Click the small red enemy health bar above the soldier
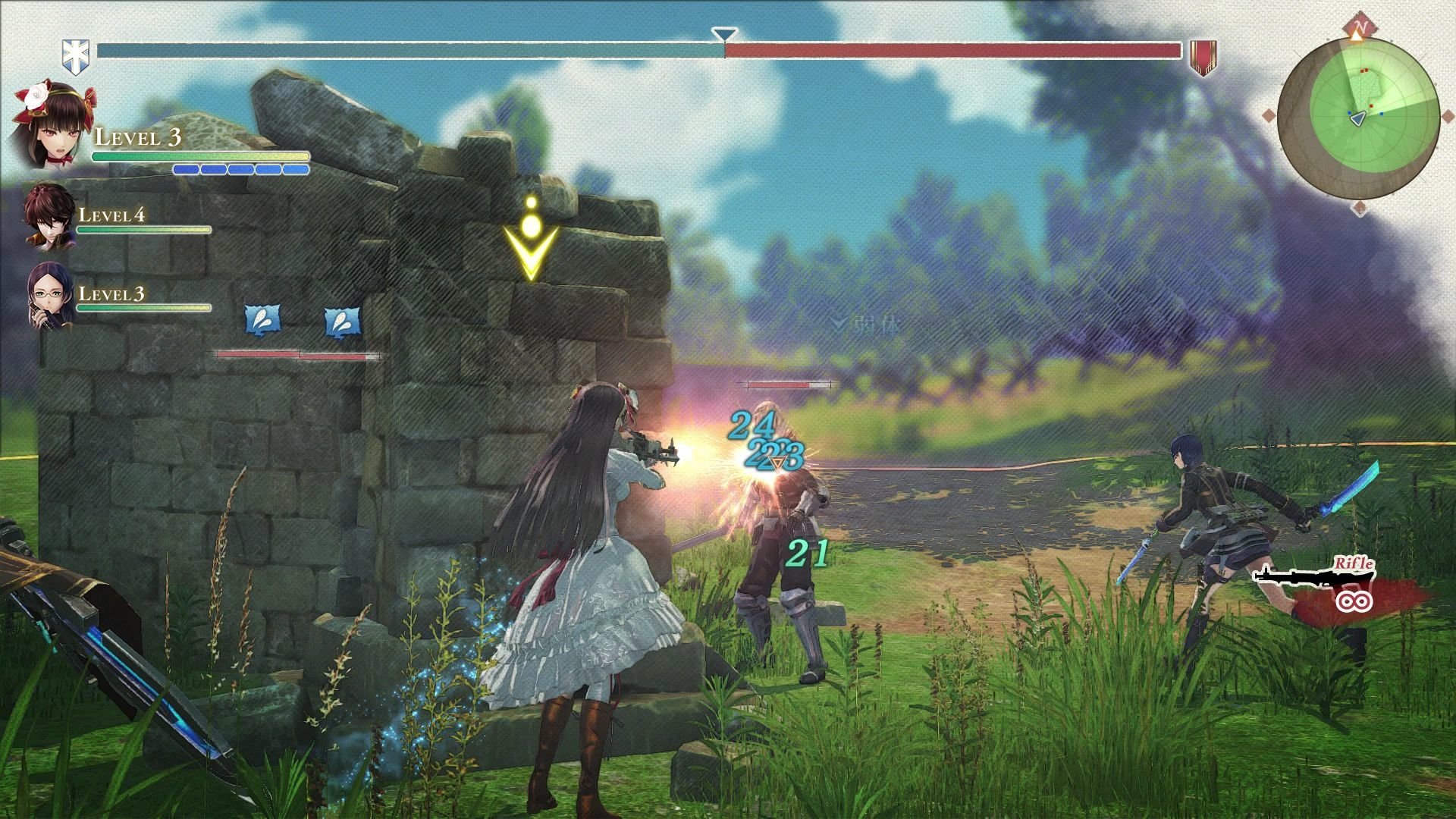The width and height of the screenshot is (1456, 819). (x=789, y=384)
